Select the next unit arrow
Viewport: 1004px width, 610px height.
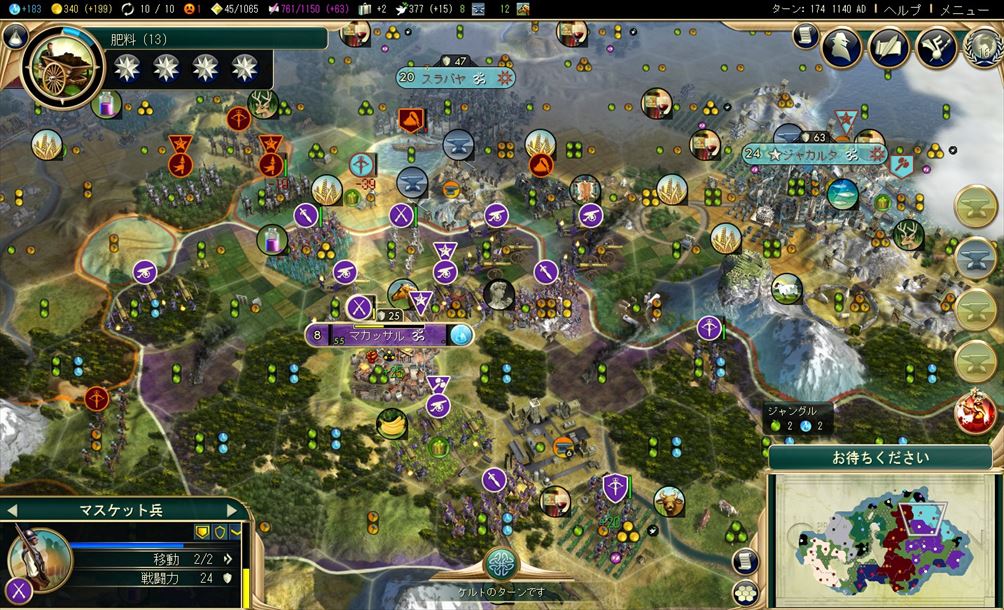pos(237,510)
